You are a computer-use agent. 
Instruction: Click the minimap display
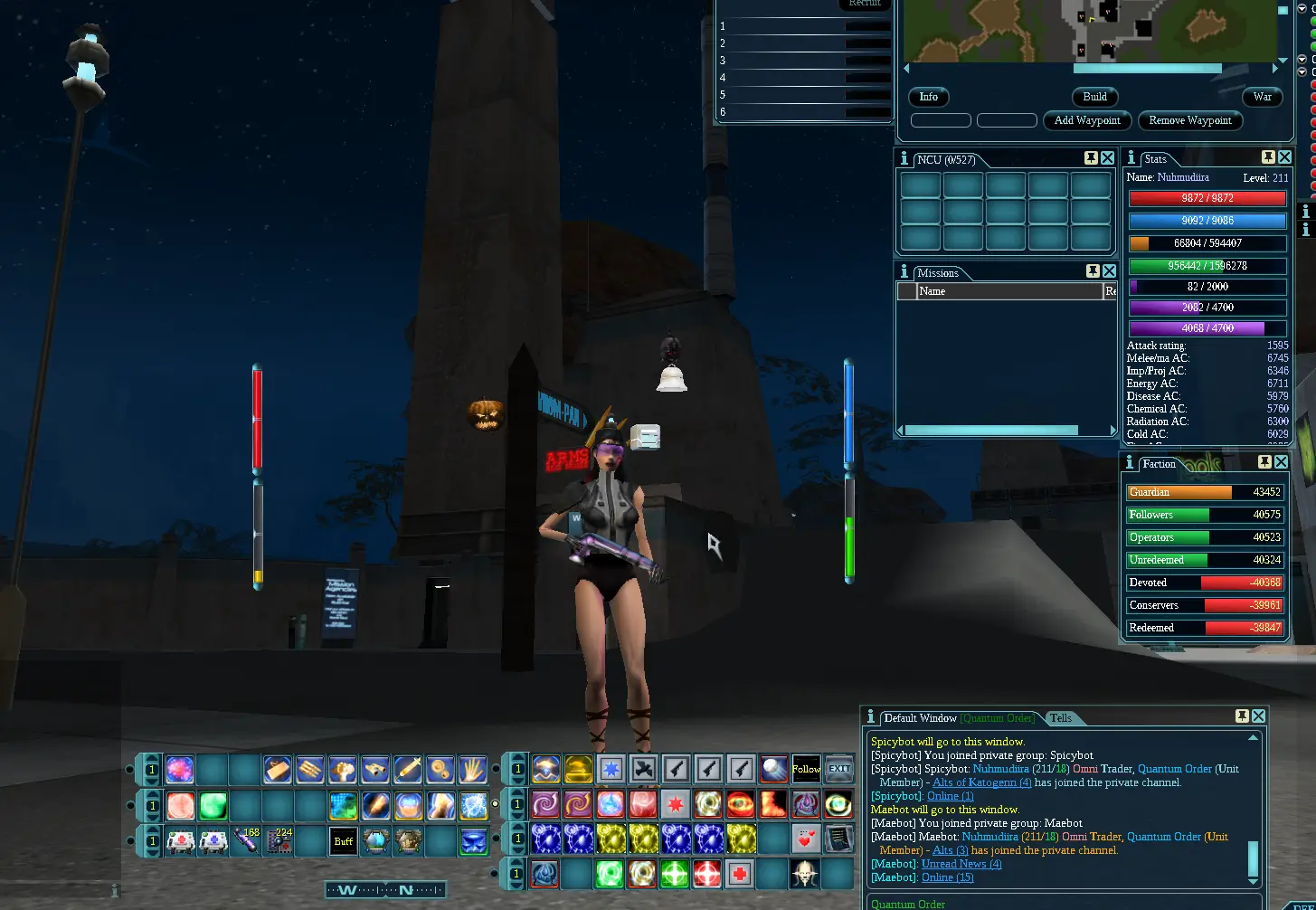[x=1090, y=32]
